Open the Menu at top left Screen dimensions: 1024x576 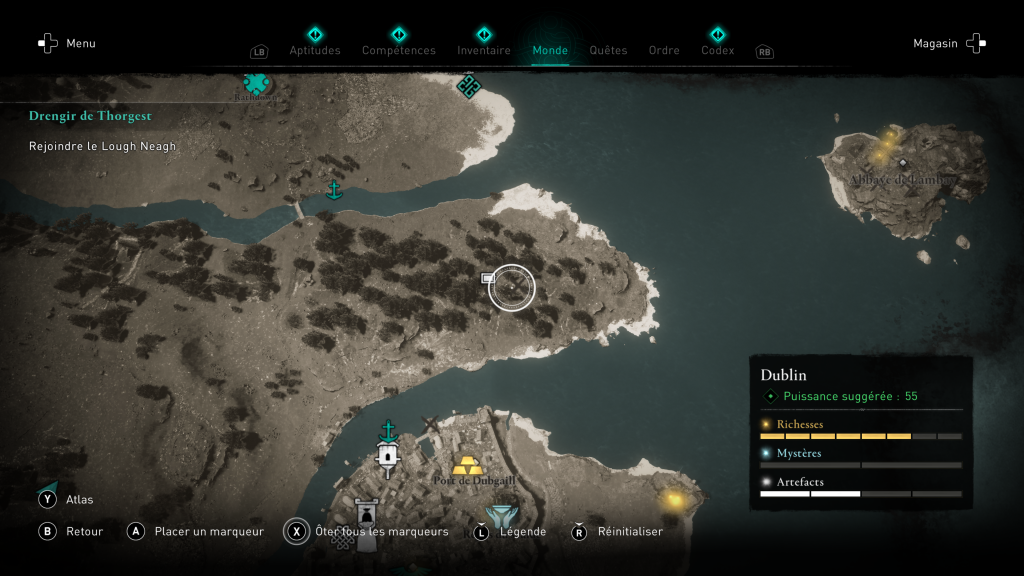(67, 43)
